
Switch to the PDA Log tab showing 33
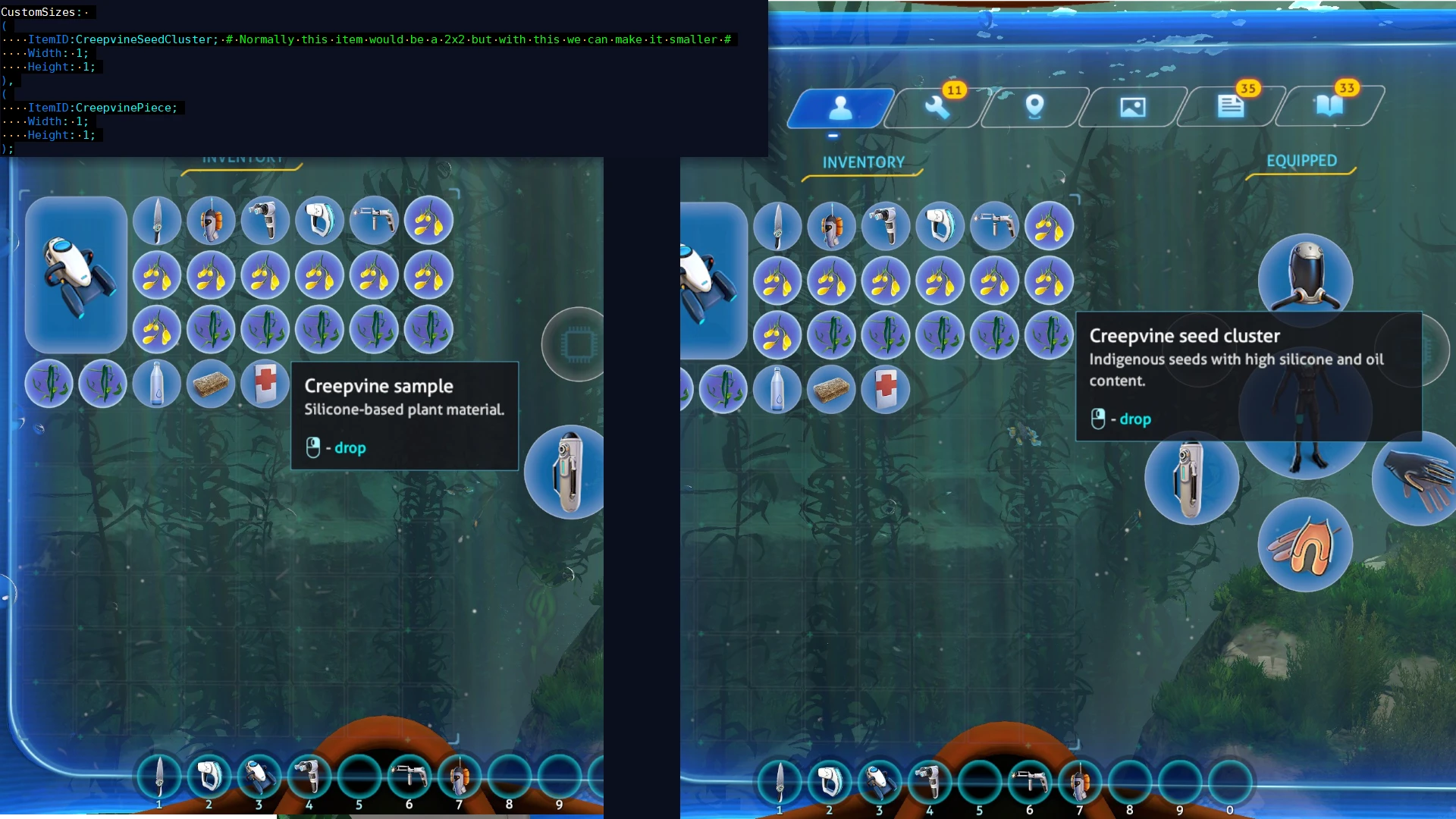tap(1329, 106)
